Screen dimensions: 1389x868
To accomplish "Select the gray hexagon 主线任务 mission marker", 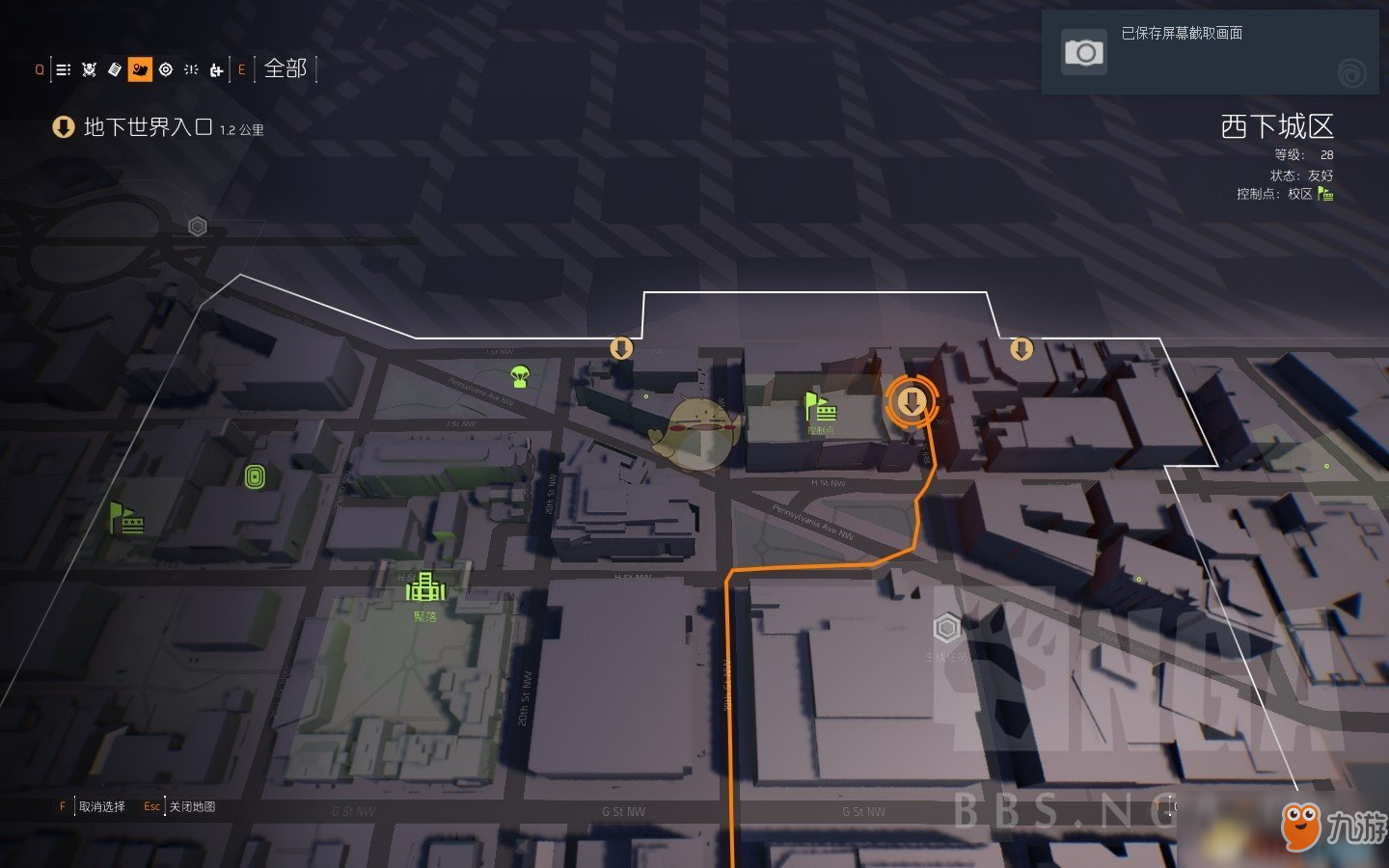I will point(946,628).
